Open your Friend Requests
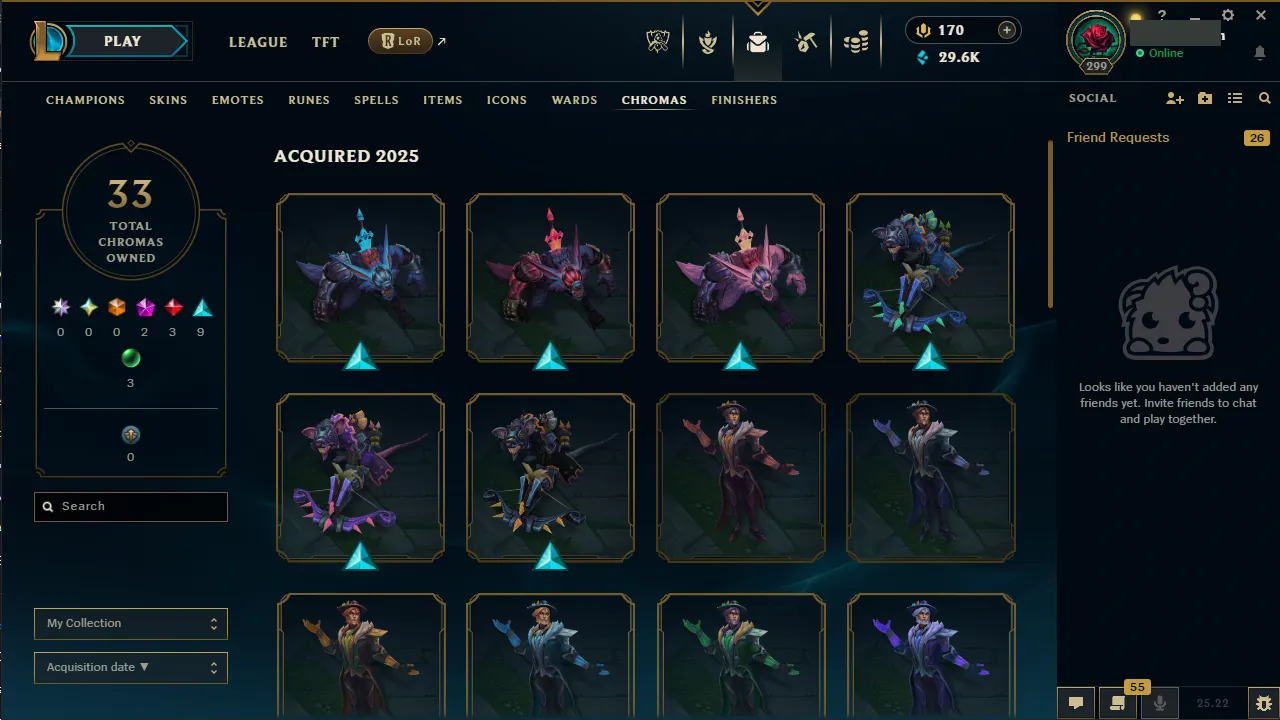Image resolution: width=1280 pixels, height=720 pixels. tap(1117, 137)
